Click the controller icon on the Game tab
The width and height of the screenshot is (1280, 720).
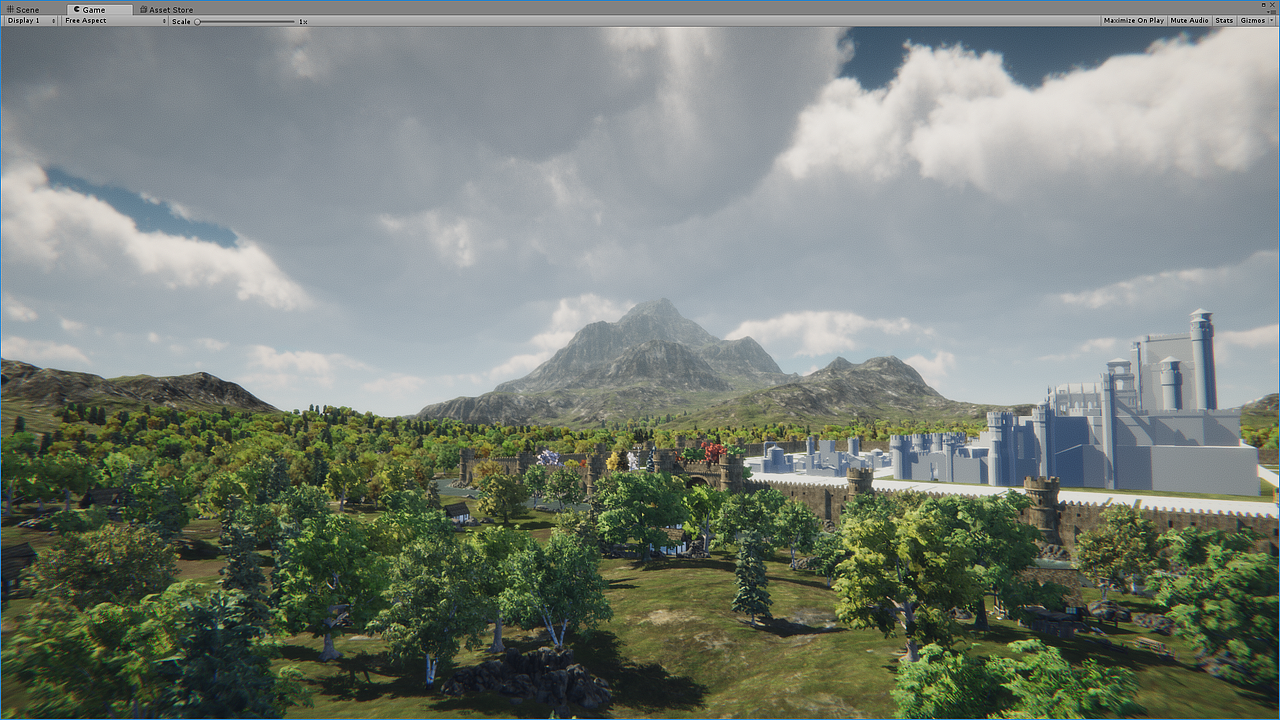(x=77, y=9)
